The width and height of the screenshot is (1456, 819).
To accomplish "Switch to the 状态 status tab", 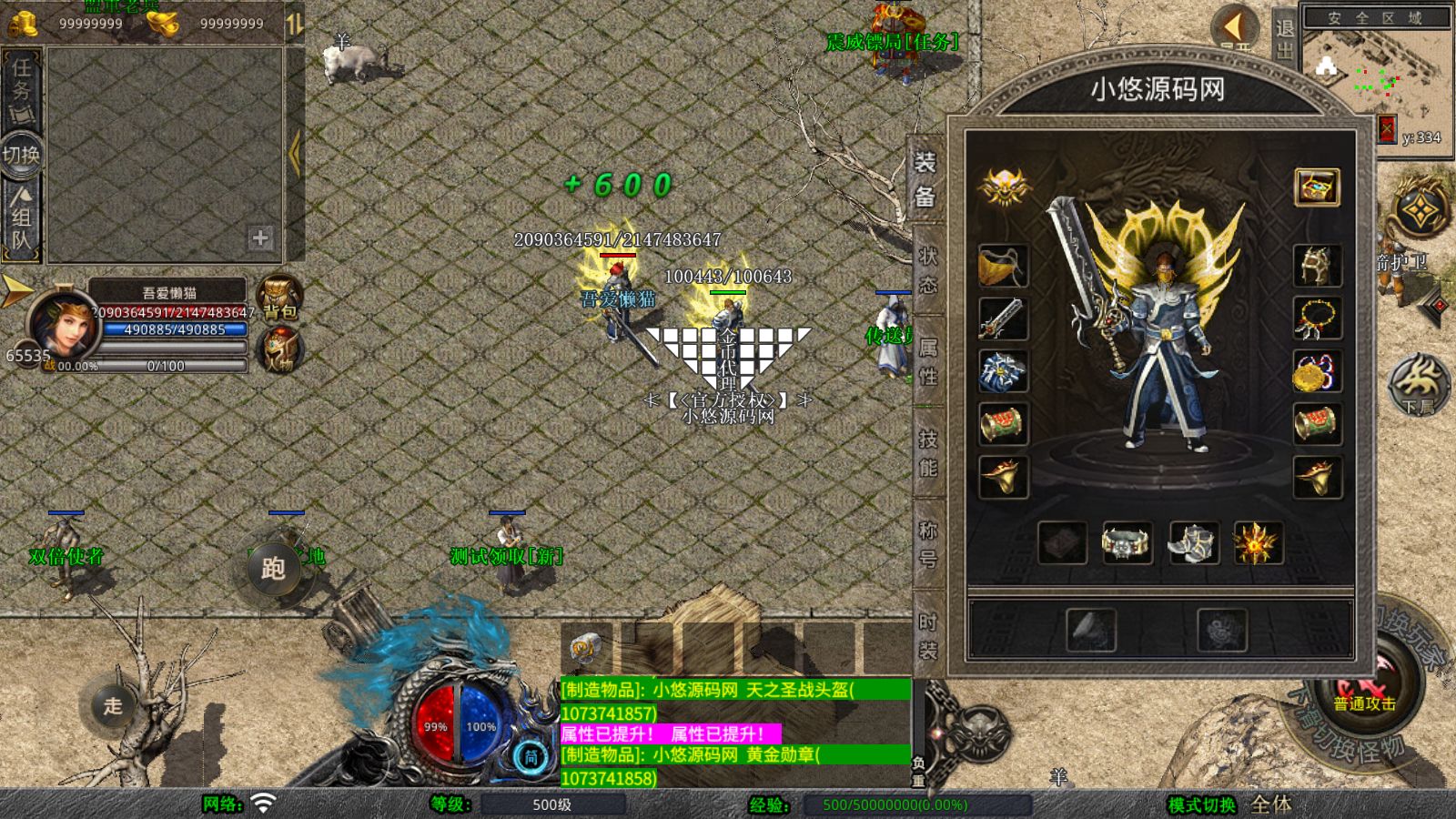I will tap(927, 270).
